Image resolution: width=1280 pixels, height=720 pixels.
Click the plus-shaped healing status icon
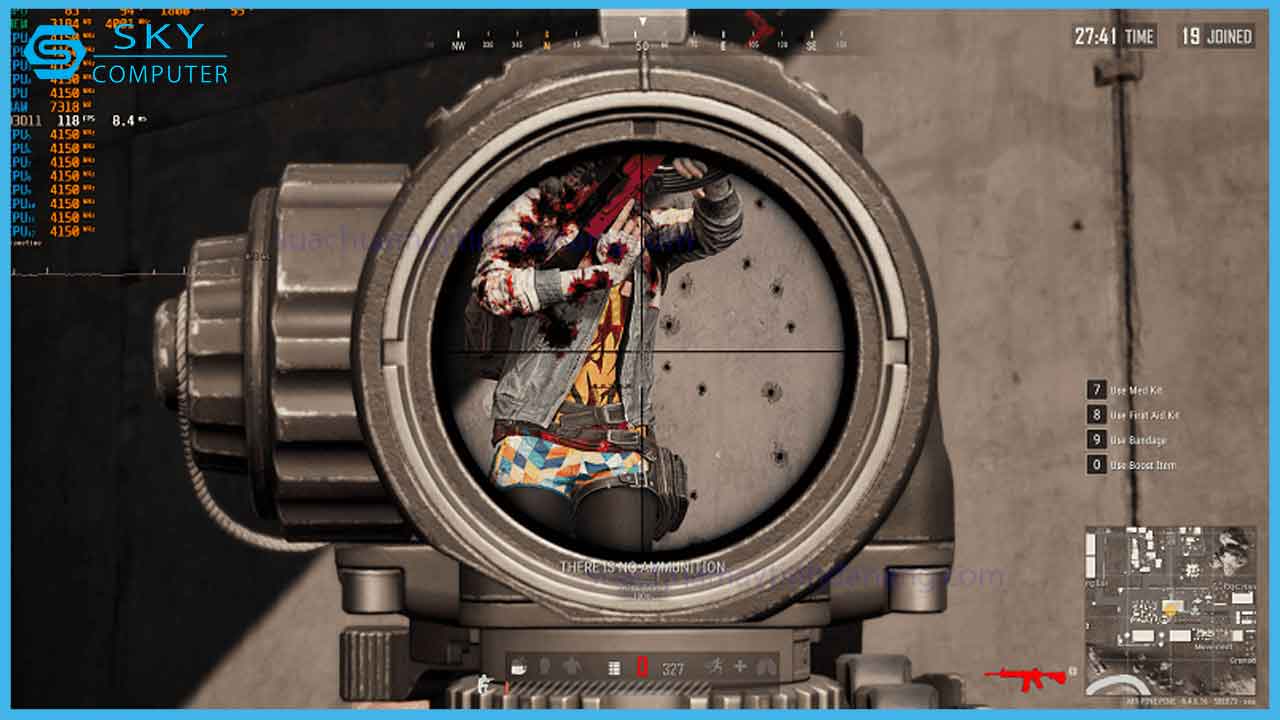point(740,667)
